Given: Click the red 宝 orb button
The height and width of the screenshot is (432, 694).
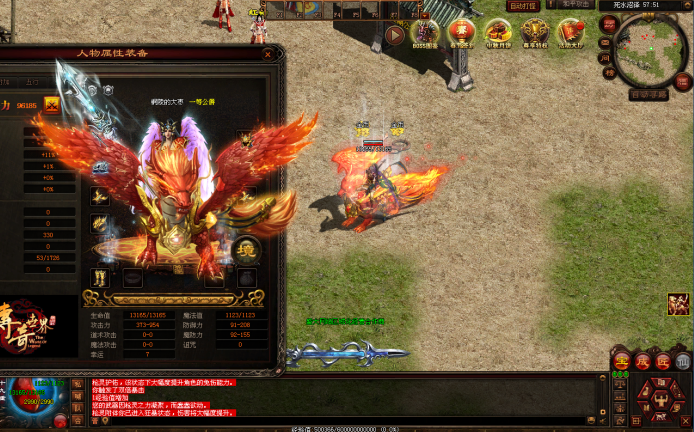Looking at the screenshot, I should point(621,361).
